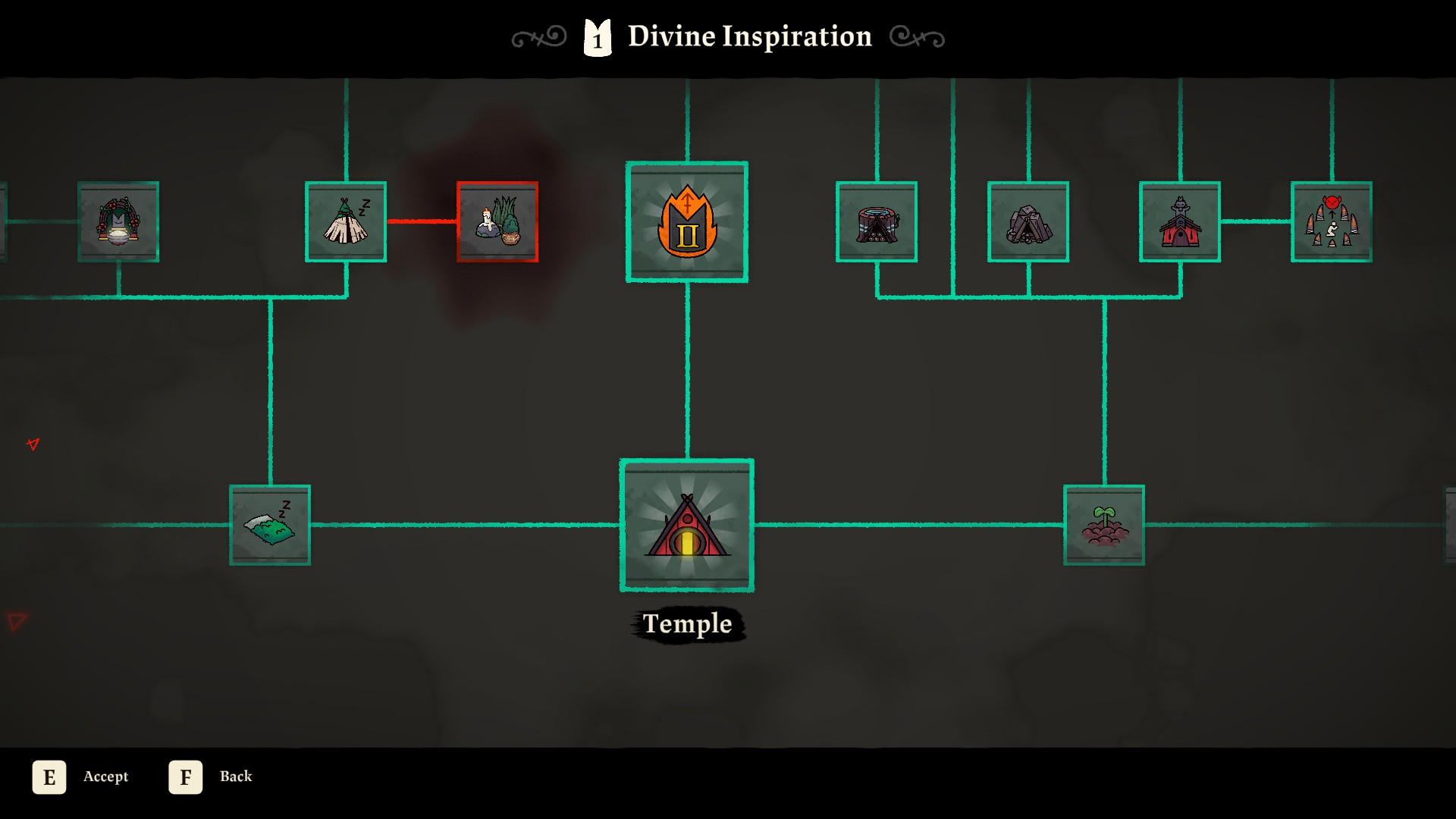Click the Temple name label

click(x=686, y=624)
